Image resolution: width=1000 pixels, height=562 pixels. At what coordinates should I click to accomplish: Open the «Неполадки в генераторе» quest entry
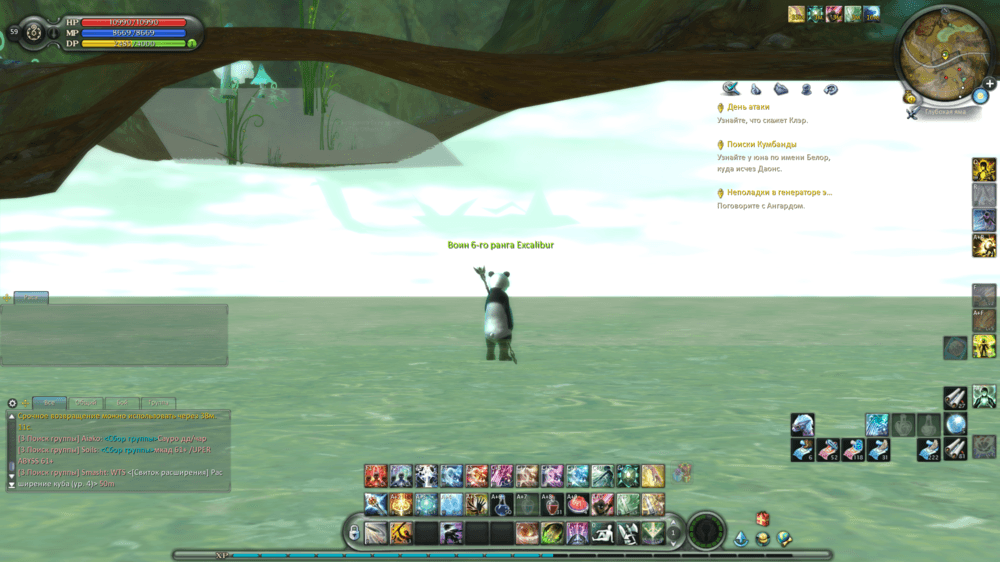[x=778, y=192]
